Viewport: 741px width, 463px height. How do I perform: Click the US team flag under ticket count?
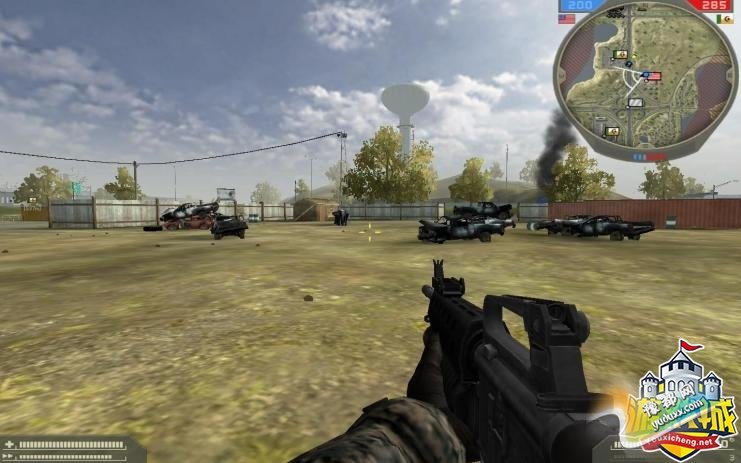coord(567,18)
